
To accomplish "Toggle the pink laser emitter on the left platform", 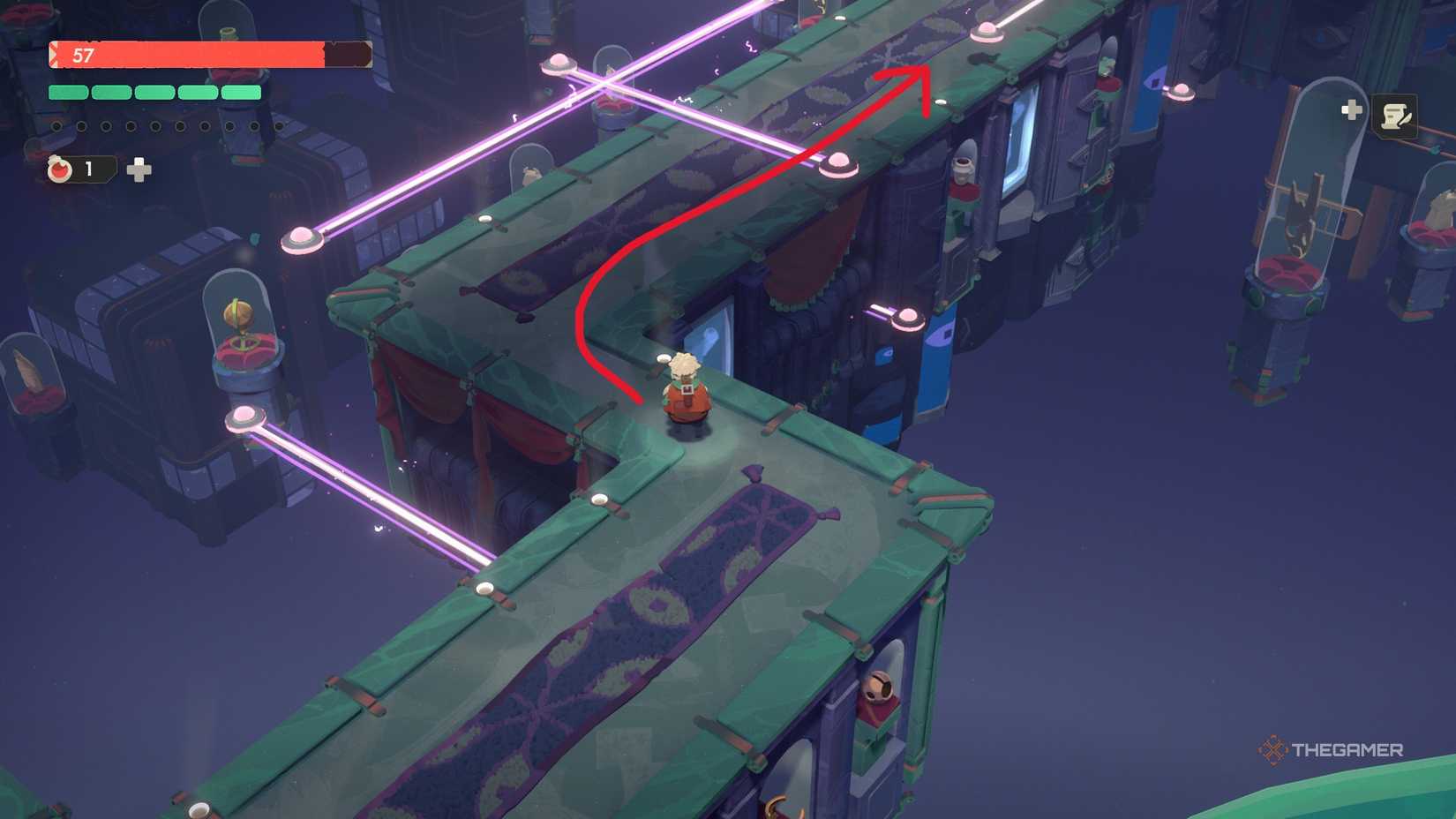I will point(247,415).
